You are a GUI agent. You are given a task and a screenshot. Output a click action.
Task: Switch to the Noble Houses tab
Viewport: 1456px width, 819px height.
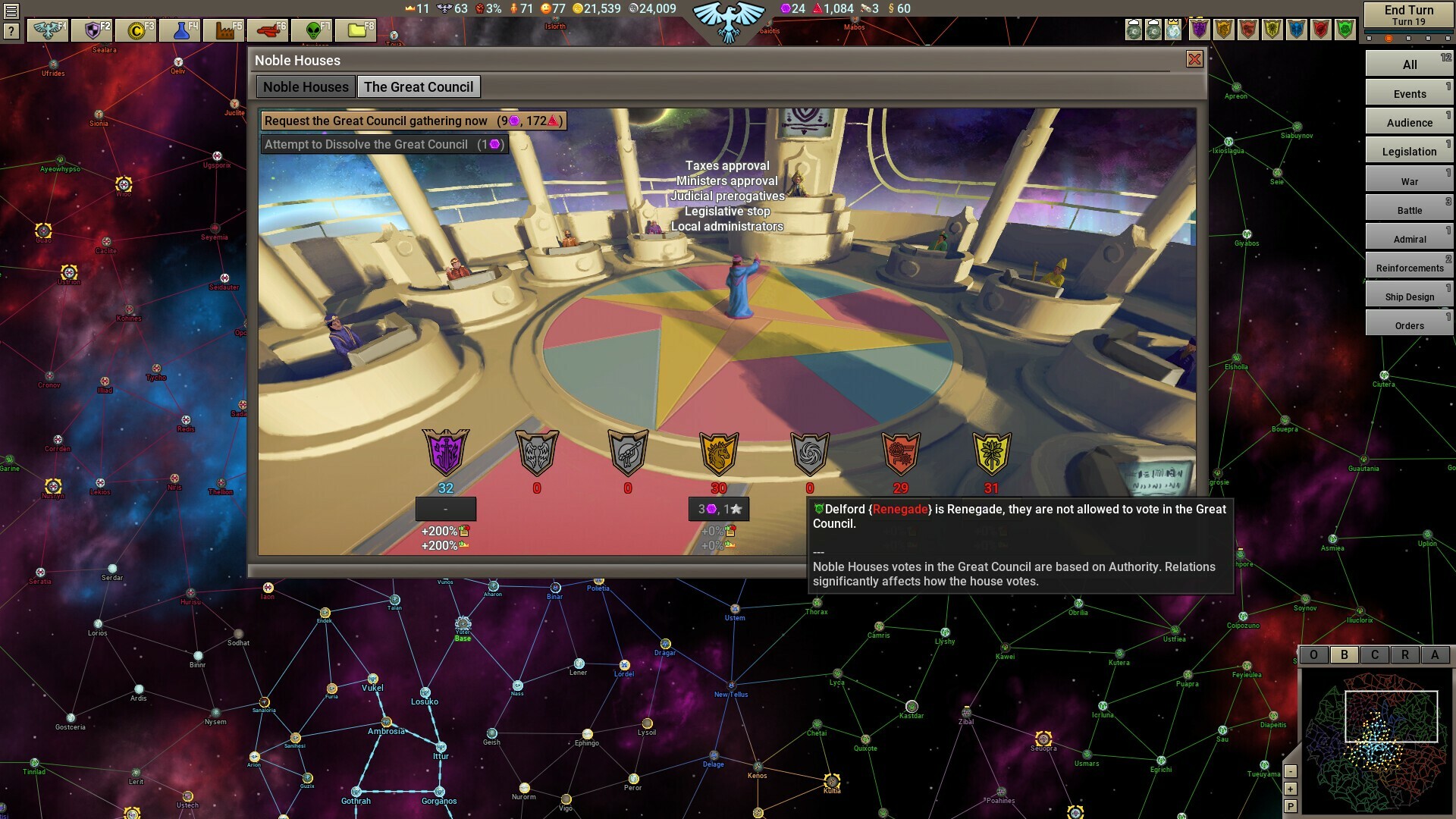(x=305, y=86)
